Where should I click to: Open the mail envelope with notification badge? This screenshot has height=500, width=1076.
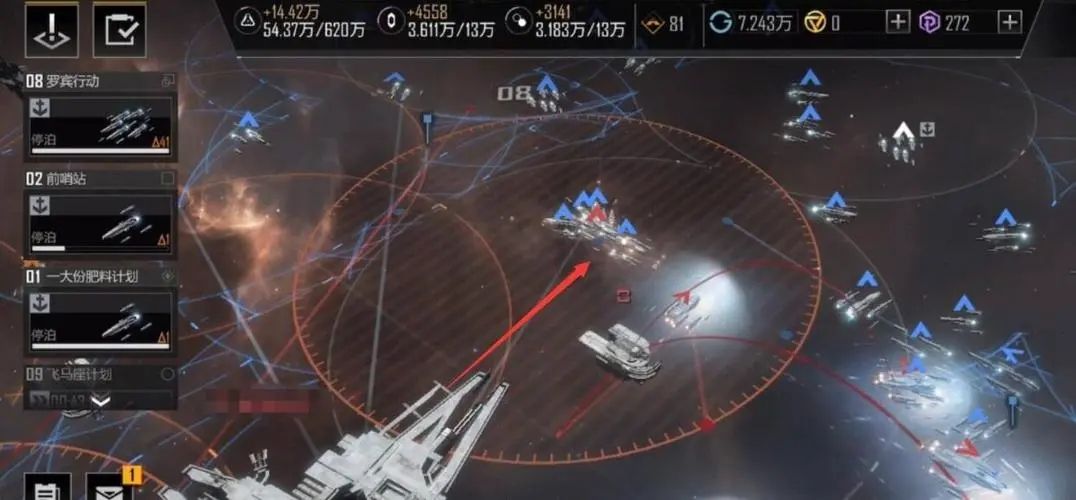coord(110,488)
